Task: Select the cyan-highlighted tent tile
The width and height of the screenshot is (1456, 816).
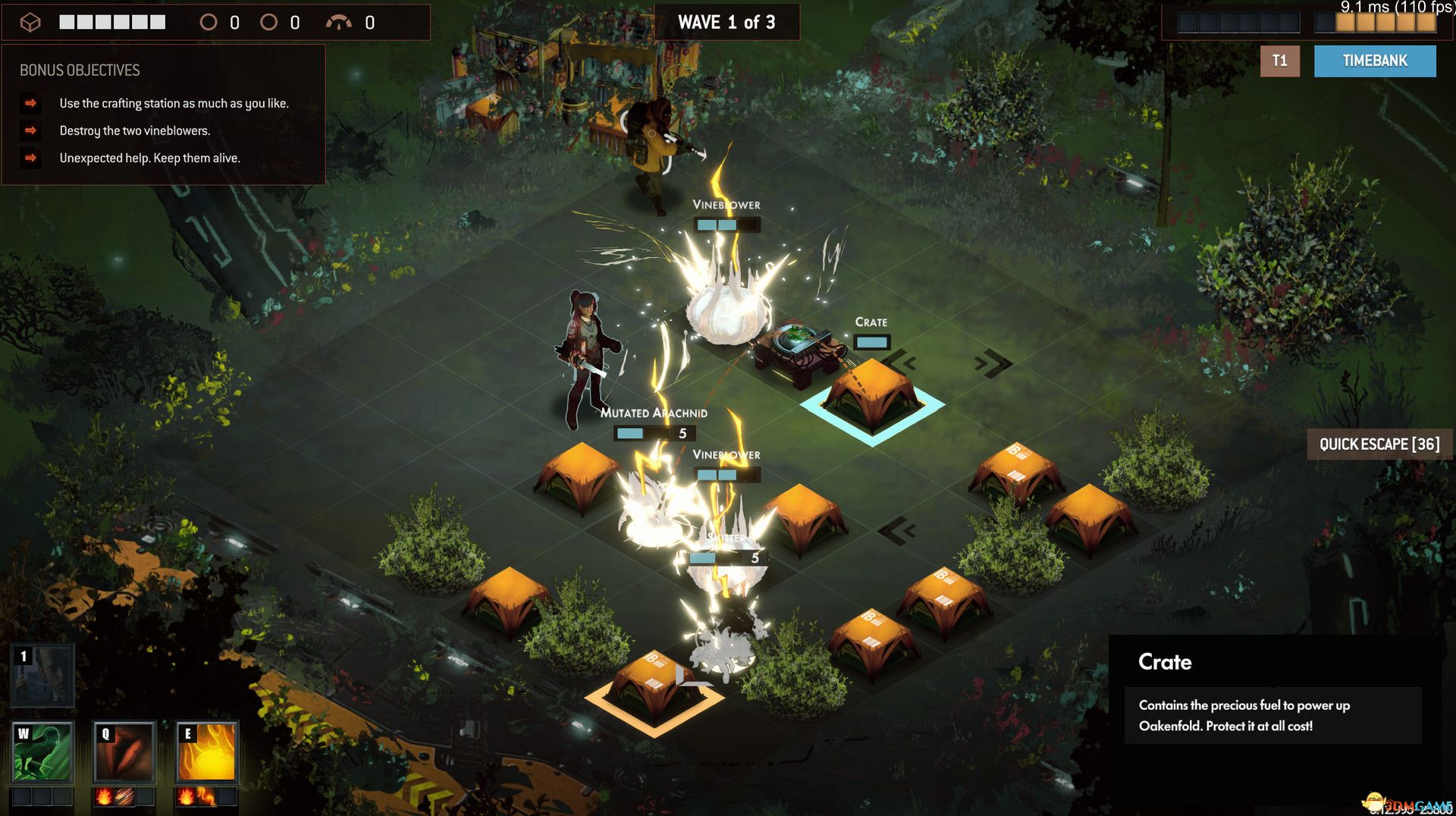Action: [872, 398]
